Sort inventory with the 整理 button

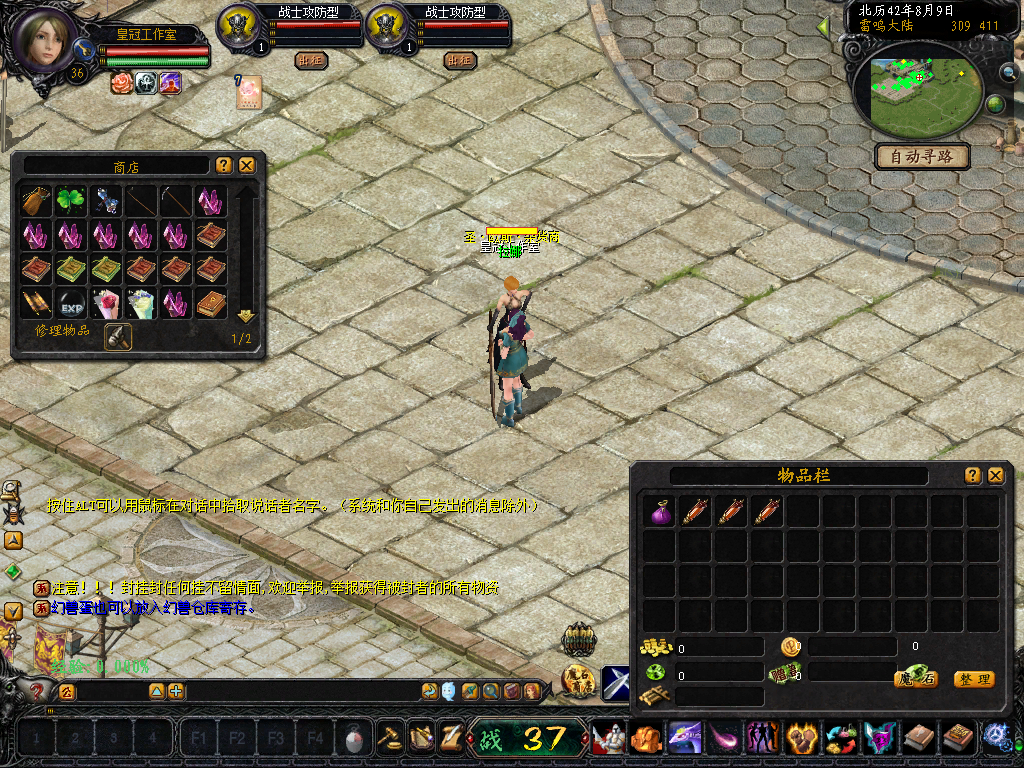tap(973, 679)
